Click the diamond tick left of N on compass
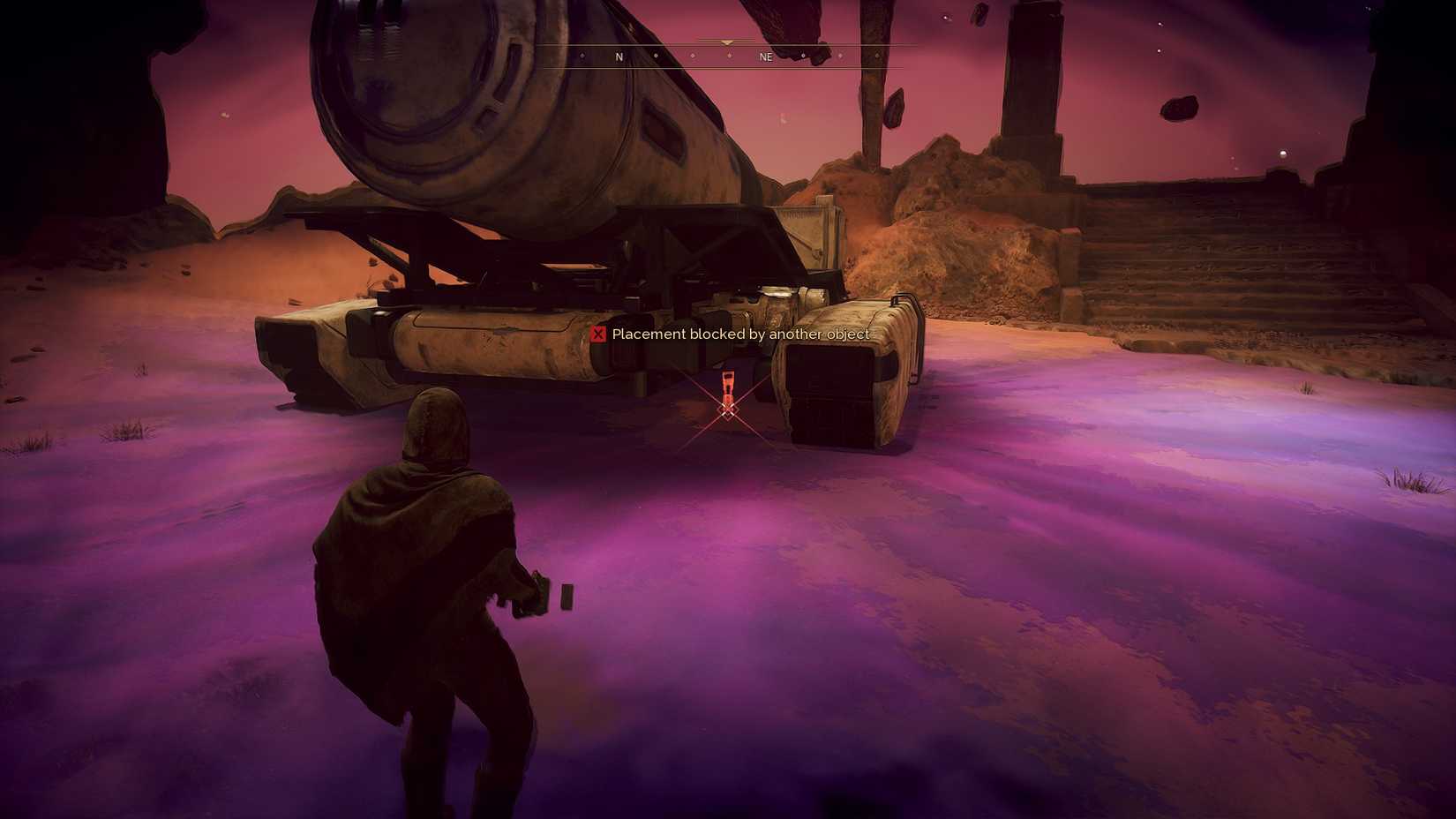 (x=582, y=56)
